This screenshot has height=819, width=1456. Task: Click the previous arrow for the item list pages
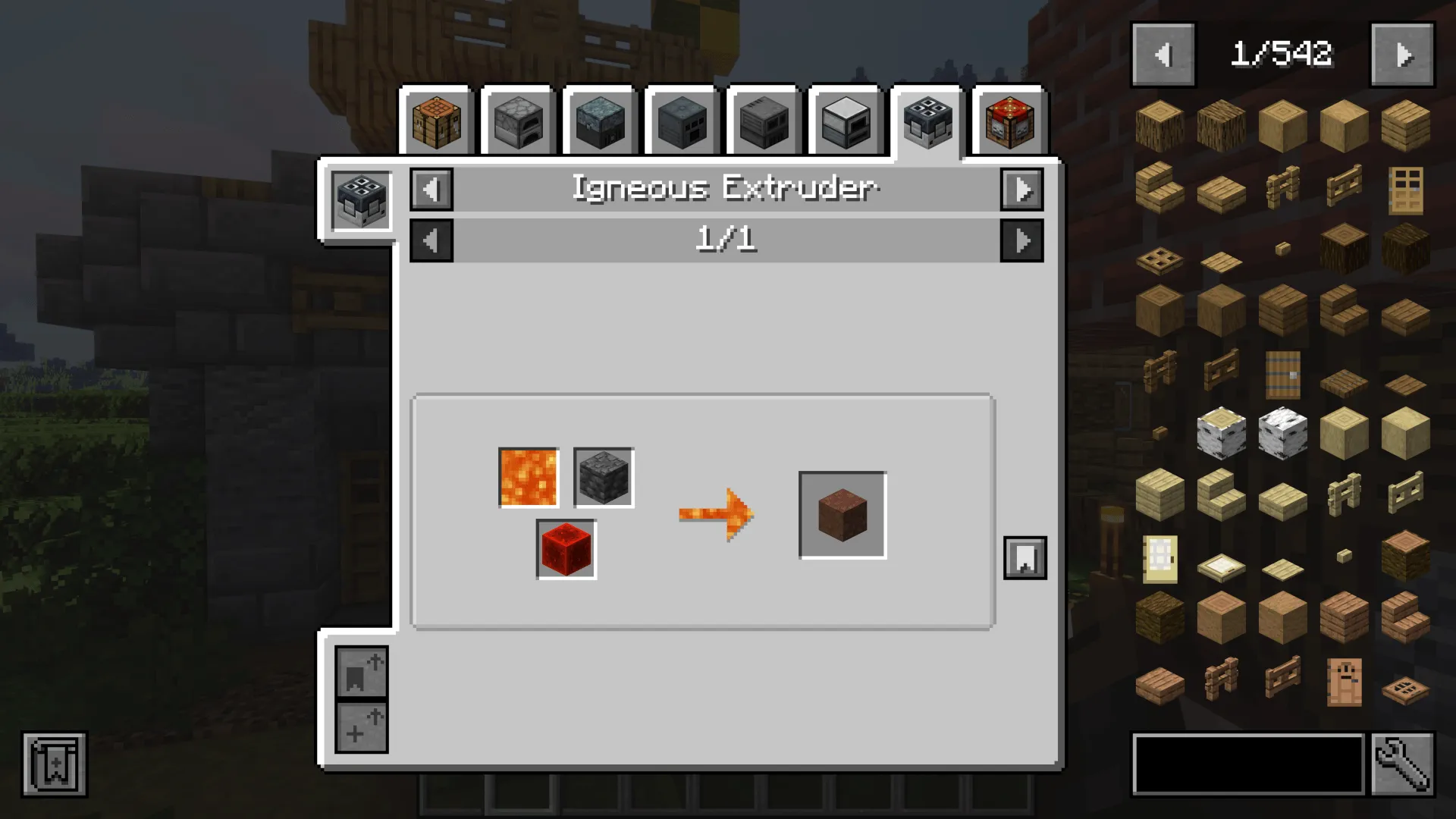tap(1163, 53)
